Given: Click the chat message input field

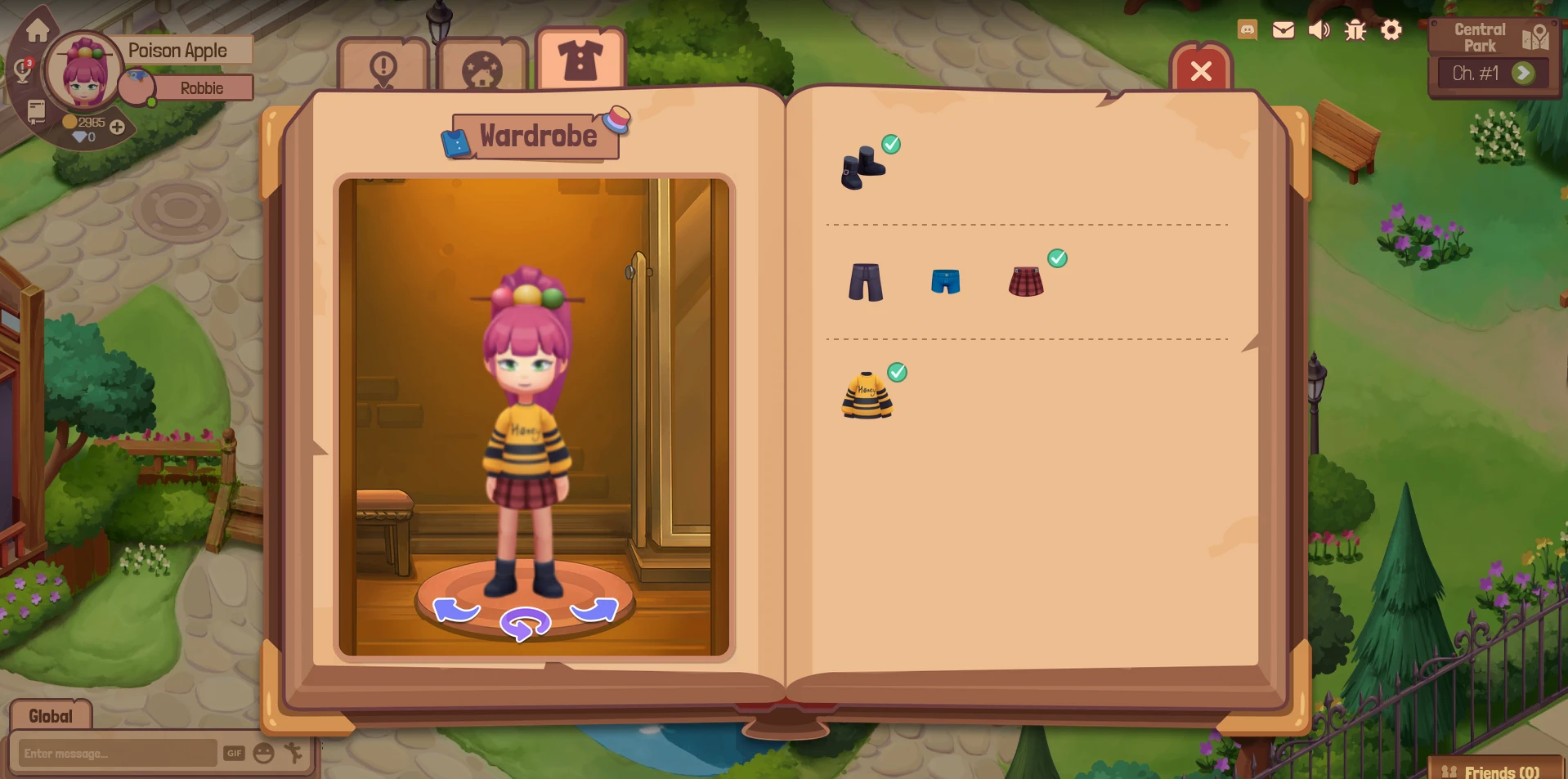Looking at the screenshot, I should click(117, 753).
